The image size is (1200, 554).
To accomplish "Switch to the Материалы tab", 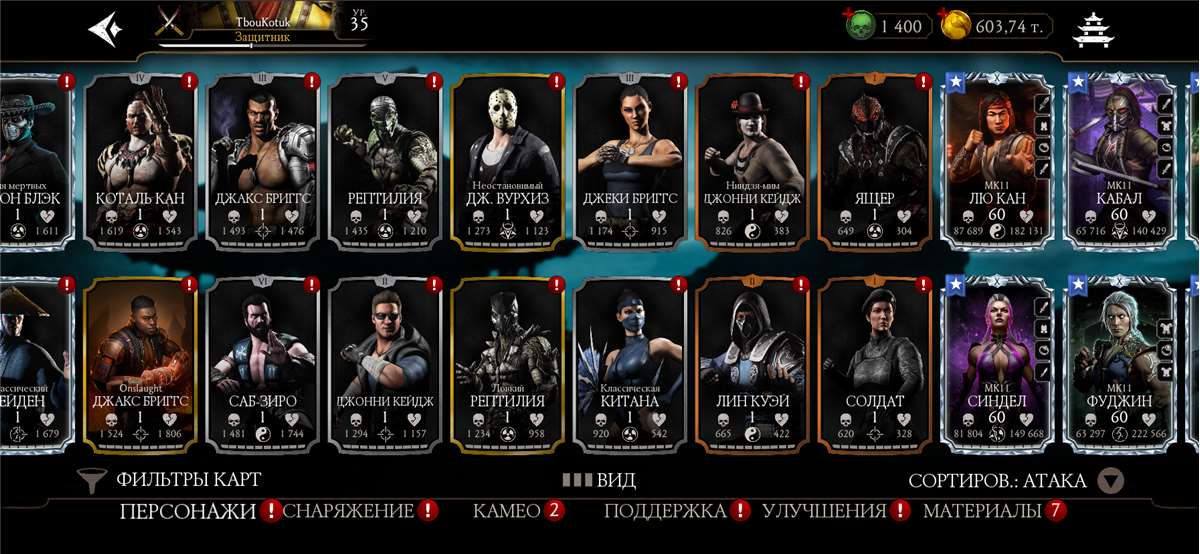I will click(x=983, y=511).
